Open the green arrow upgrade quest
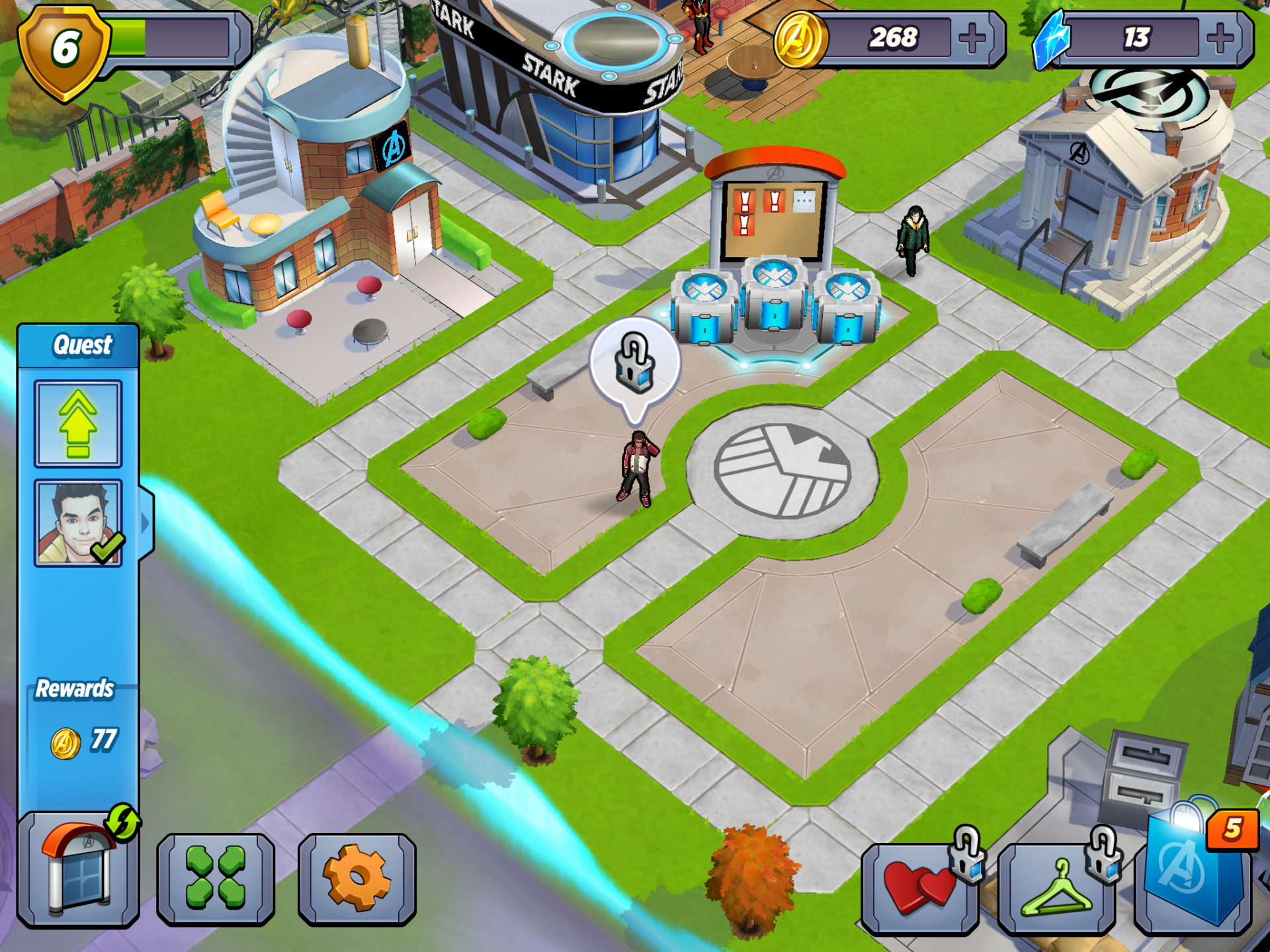 [78, 424]
